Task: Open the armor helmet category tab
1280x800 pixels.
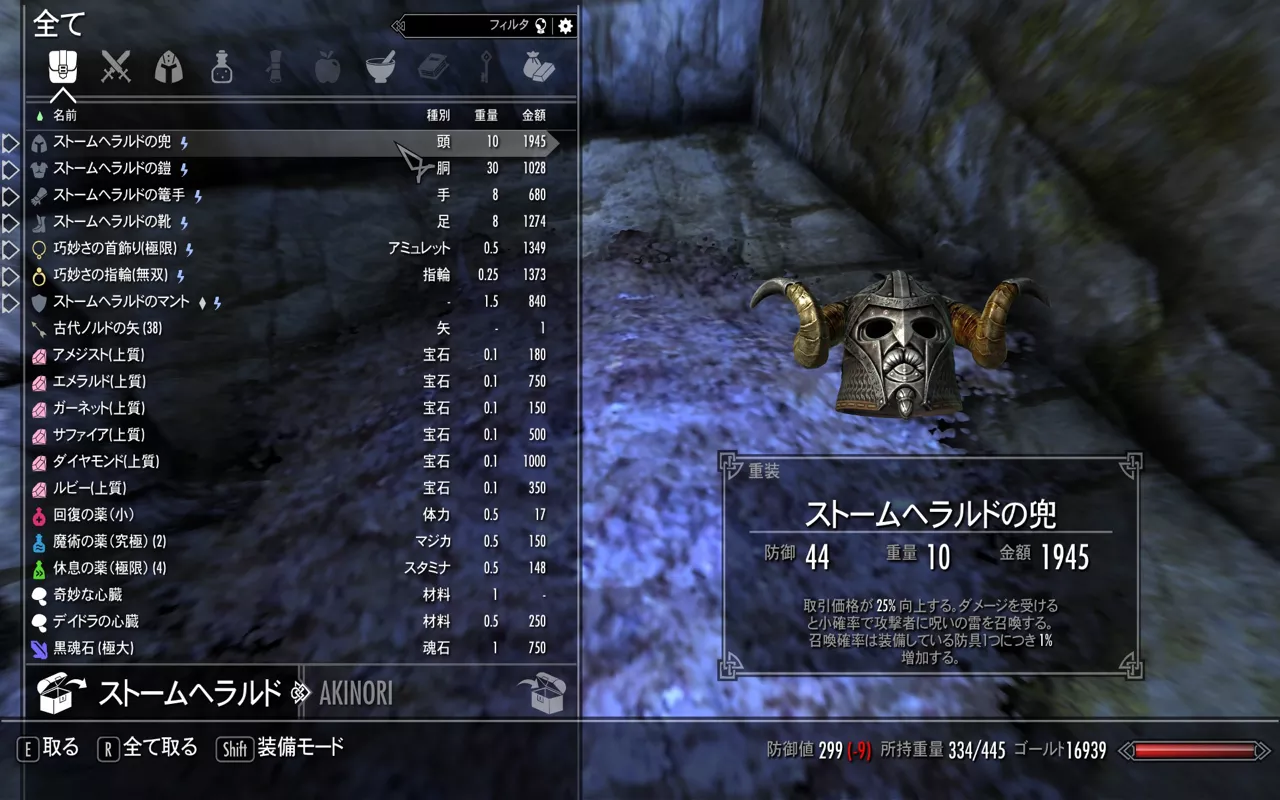Action: pos(169,67)
